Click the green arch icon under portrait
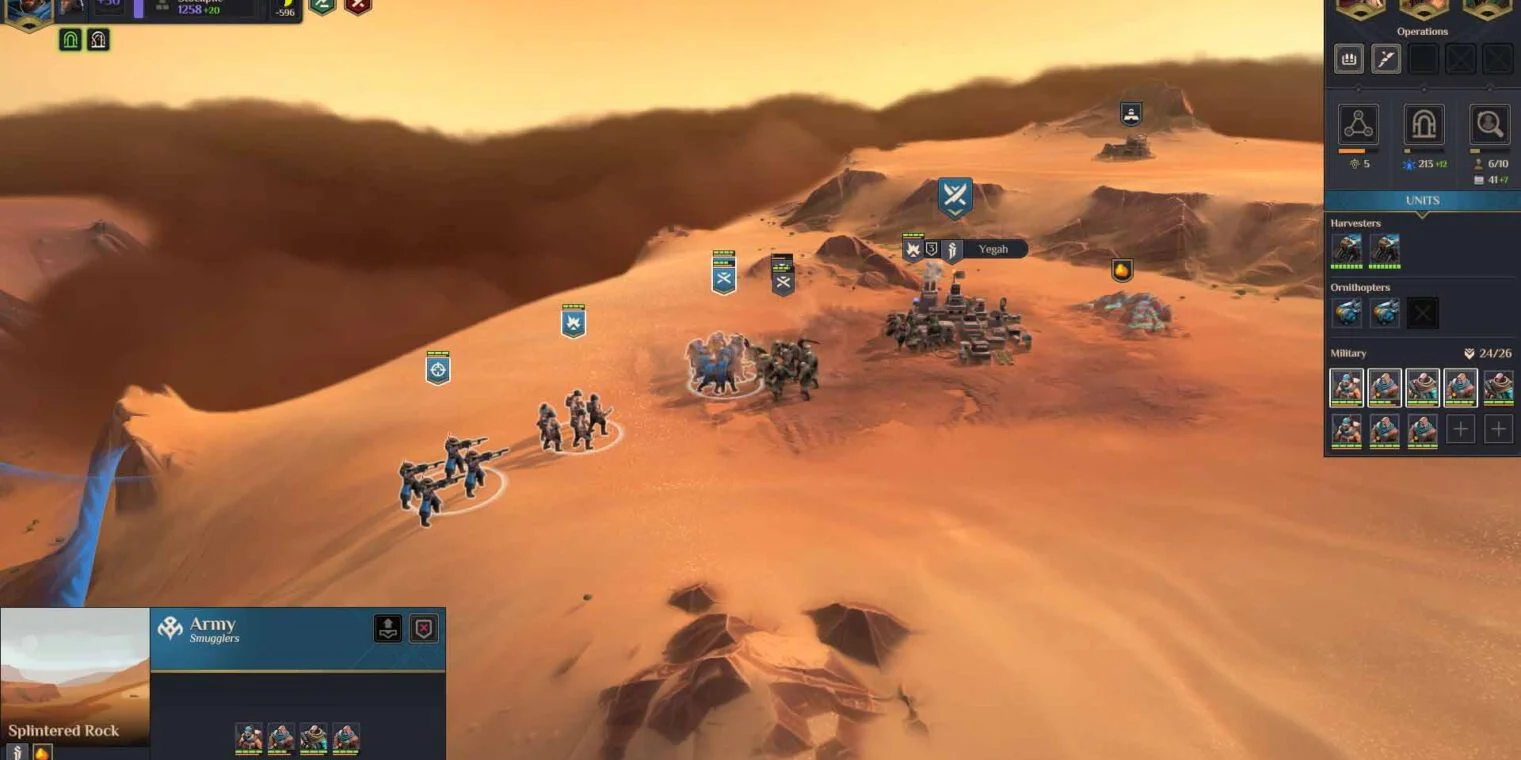1521x760 pixels. 70,40
